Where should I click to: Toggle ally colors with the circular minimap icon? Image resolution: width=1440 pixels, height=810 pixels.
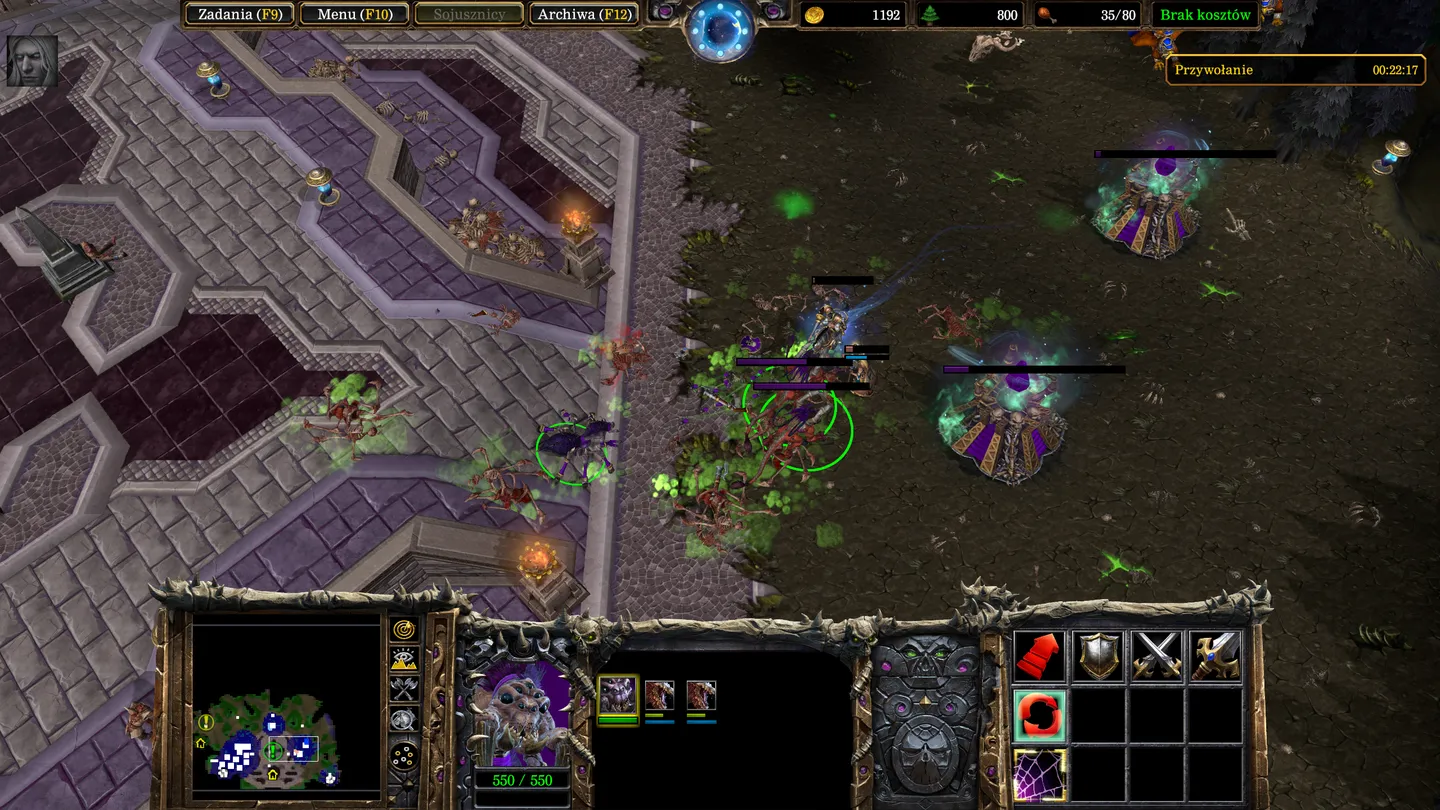click(x=403, y=720)
